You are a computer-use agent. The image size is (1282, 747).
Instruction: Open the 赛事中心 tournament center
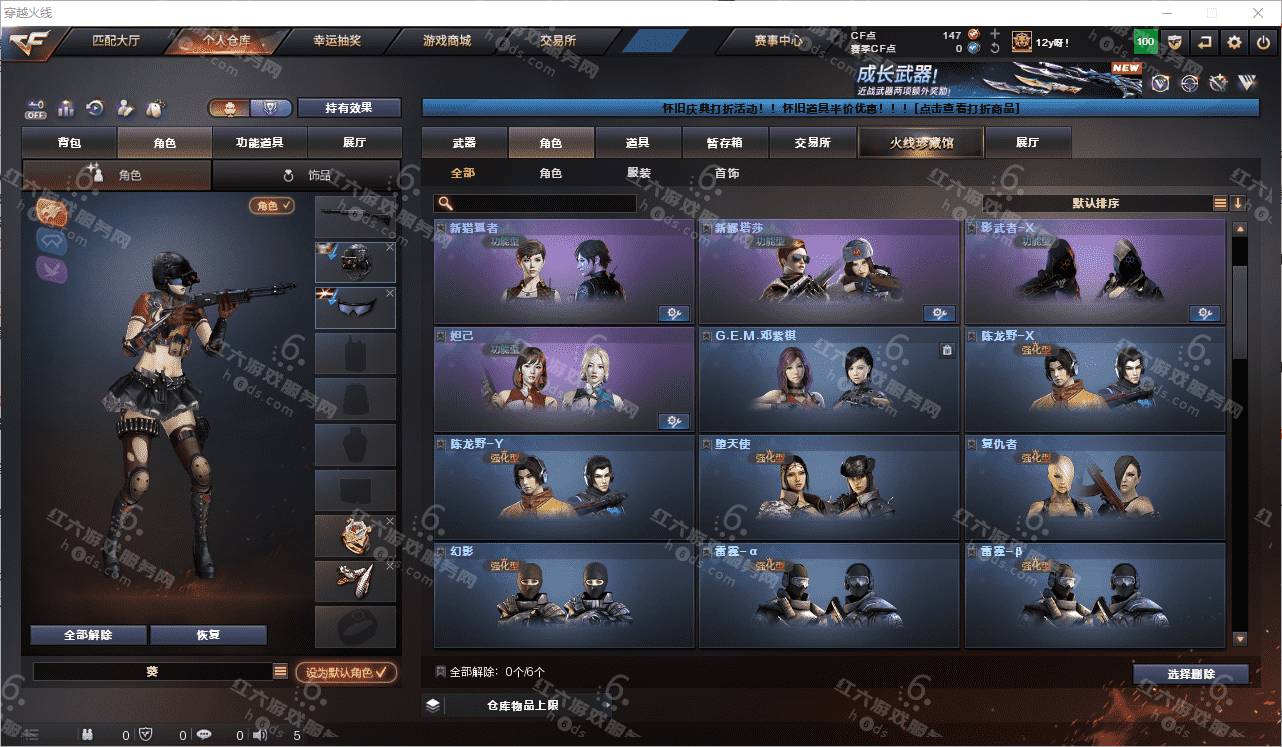coord(777,41)
